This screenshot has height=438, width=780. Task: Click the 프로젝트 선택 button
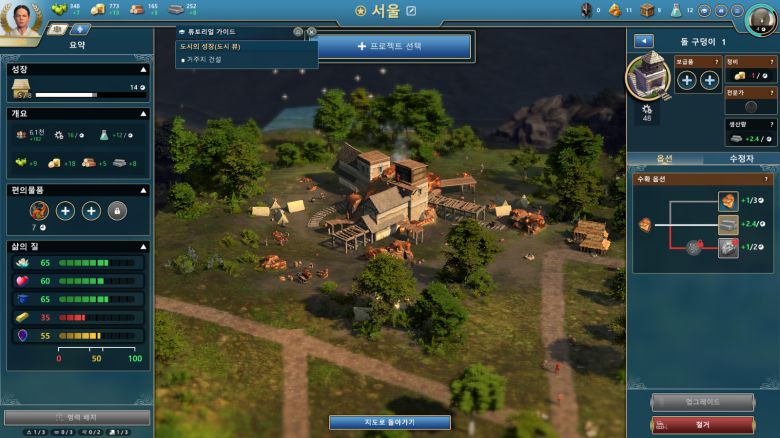coord(398,46)
